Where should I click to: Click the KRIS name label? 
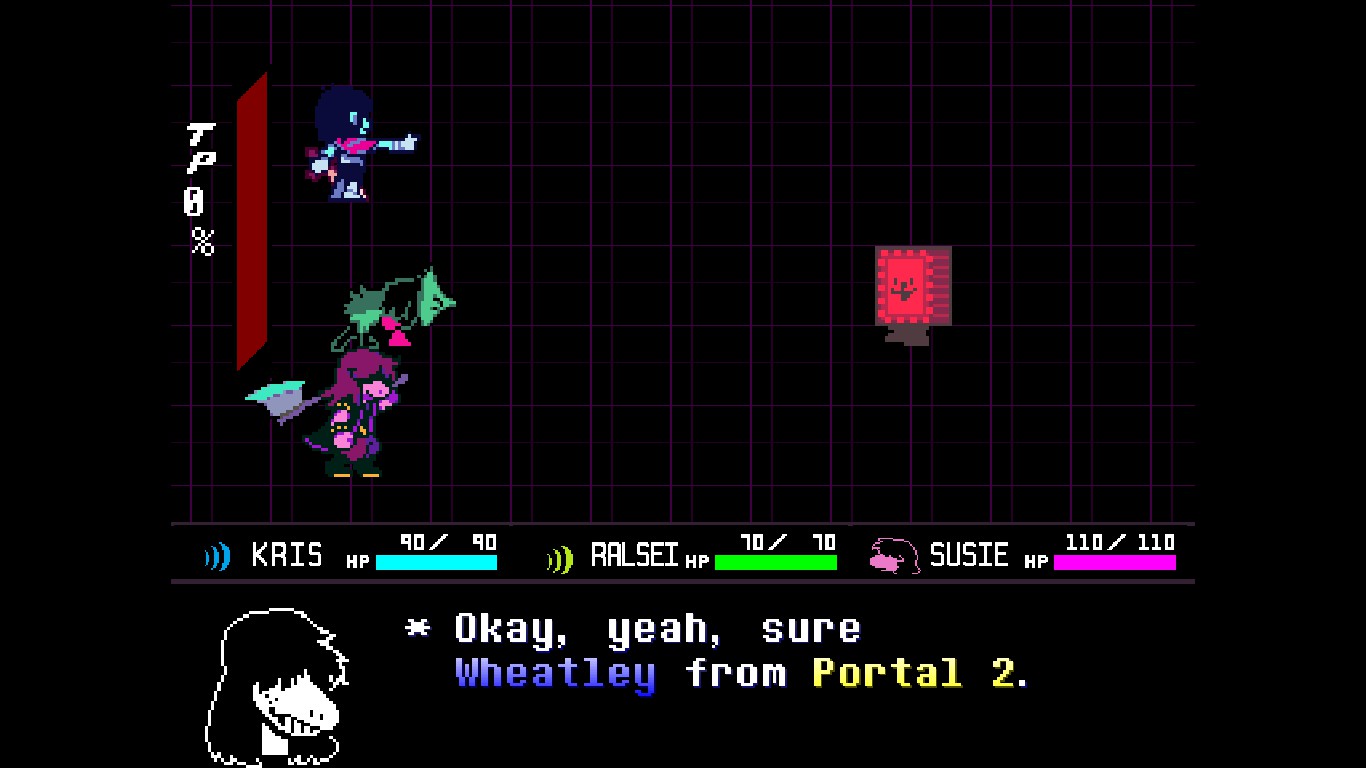click(285, 555)
